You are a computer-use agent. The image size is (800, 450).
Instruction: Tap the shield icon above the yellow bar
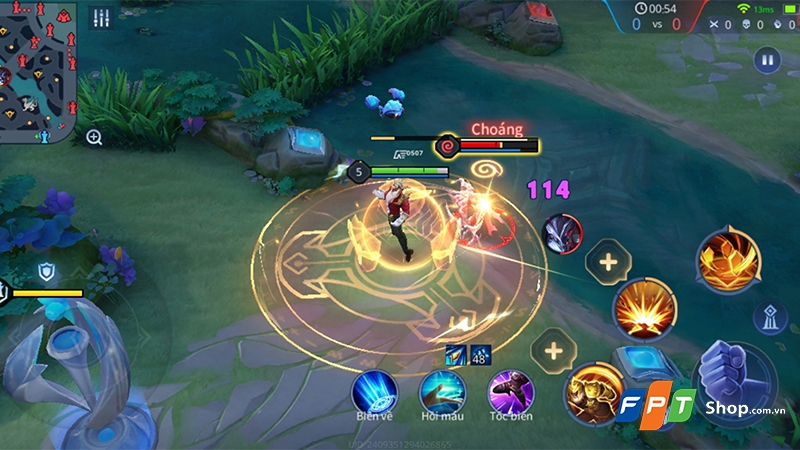point(46,271)
